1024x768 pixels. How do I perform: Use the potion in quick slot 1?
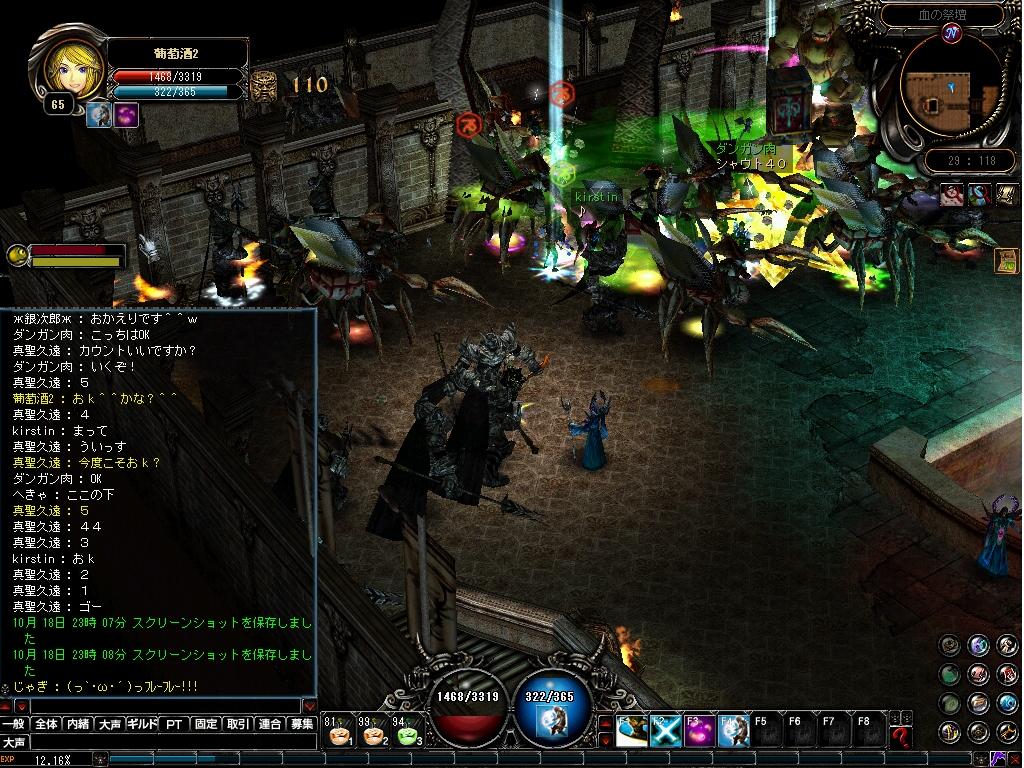(340, 735)
